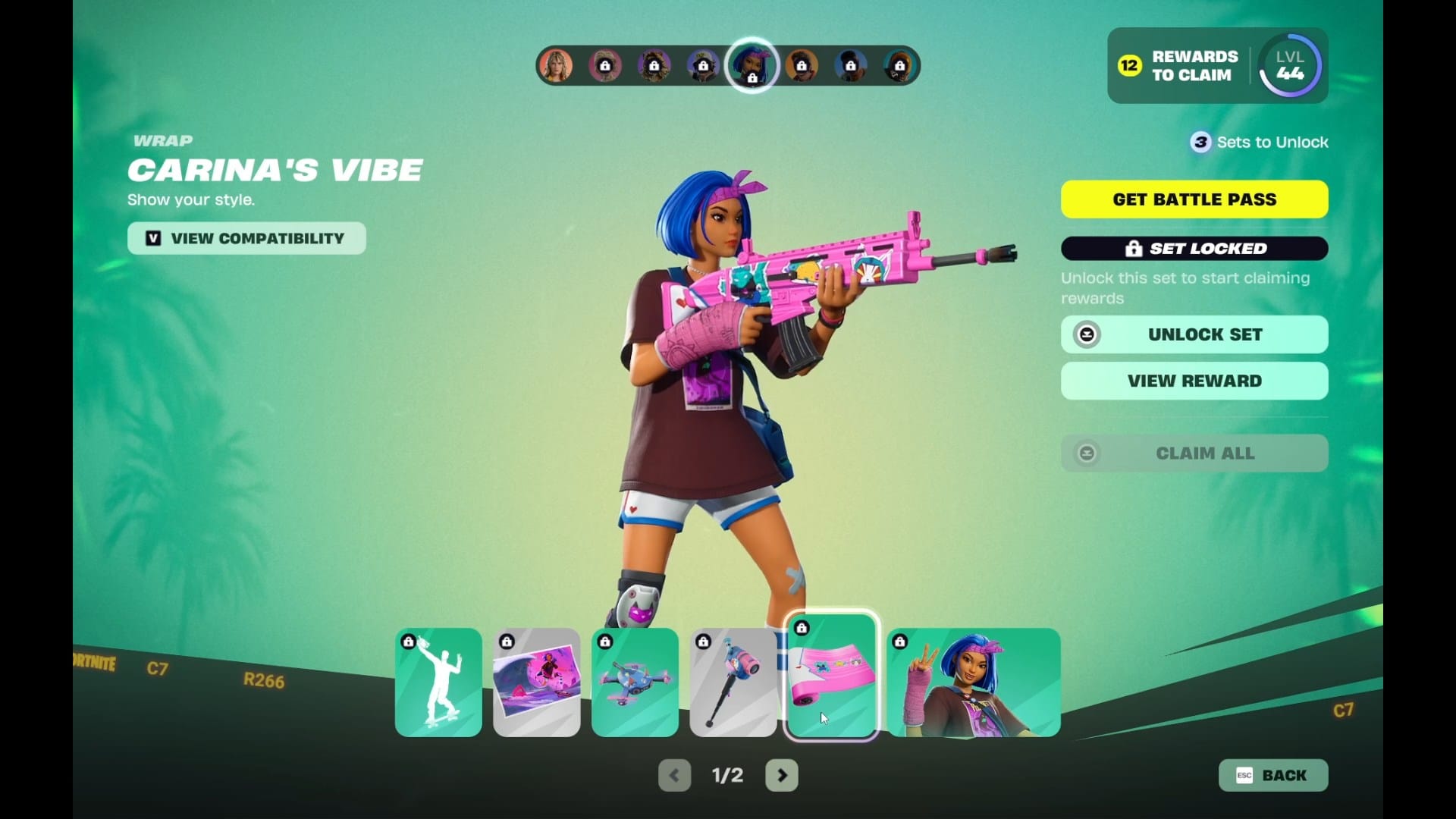This screenshot has height=819, width=1456.
Task: Open View Reward
Action: [1194, 381]
